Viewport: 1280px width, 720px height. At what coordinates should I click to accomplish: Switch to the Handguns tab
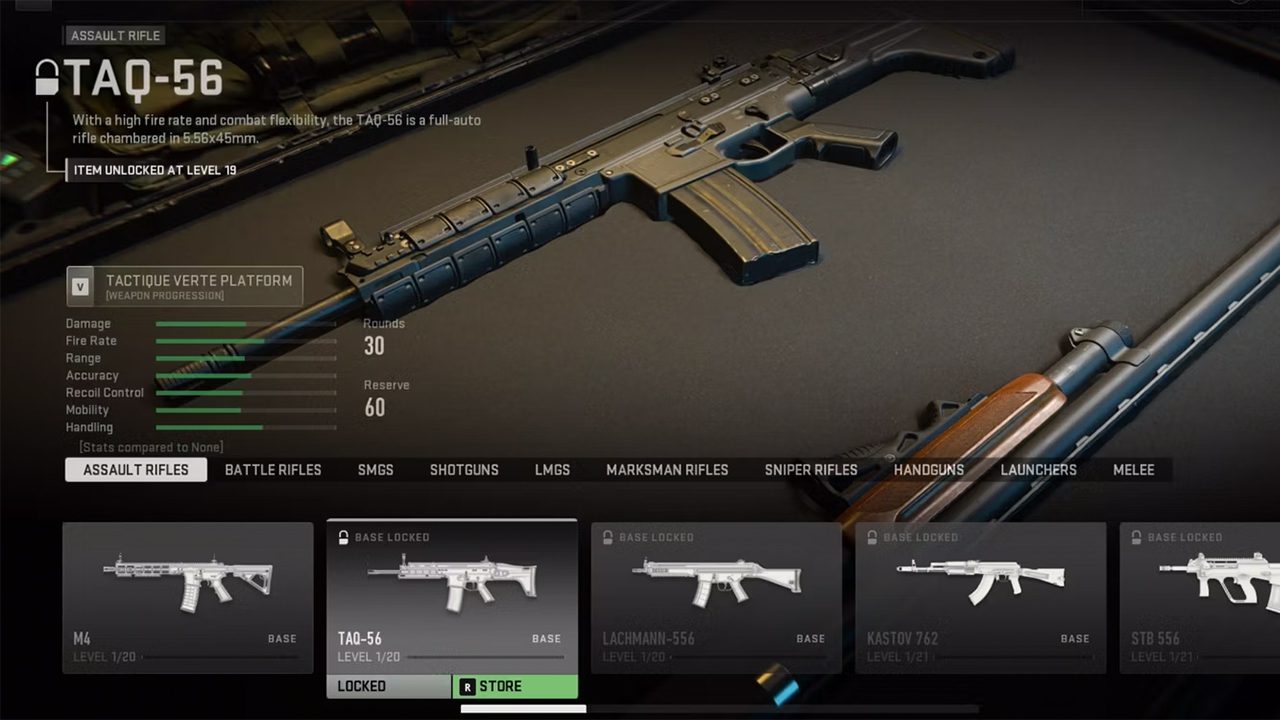pos(929,470)
